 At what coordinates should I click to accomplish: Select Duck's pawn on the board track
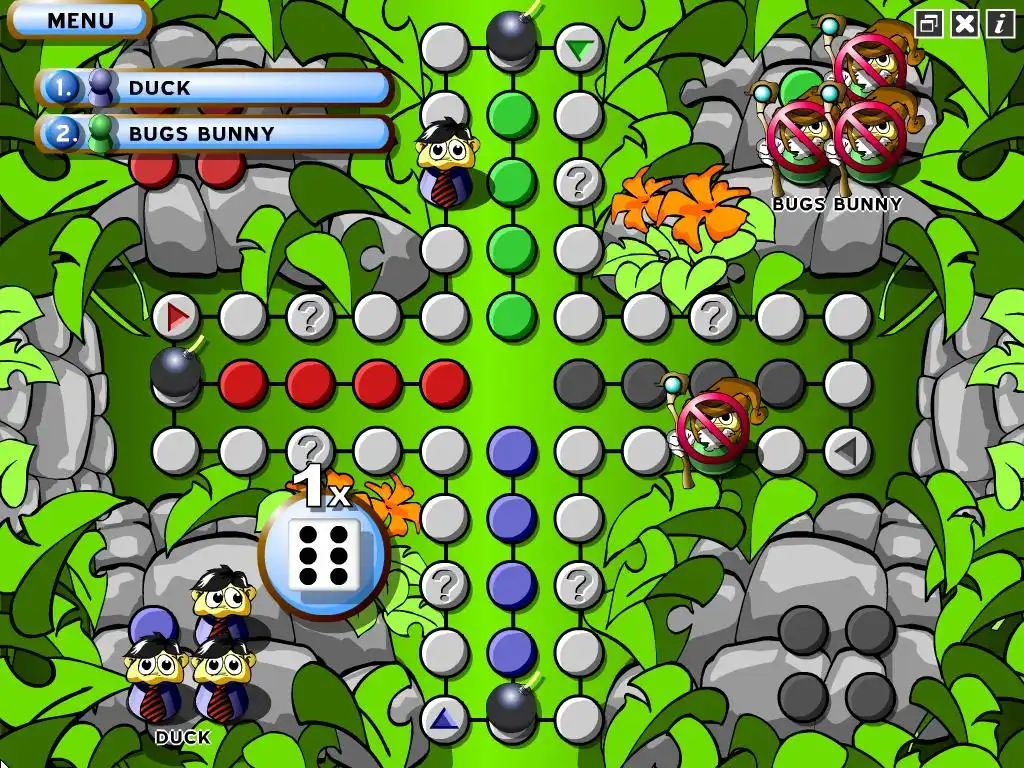point(443,163)
